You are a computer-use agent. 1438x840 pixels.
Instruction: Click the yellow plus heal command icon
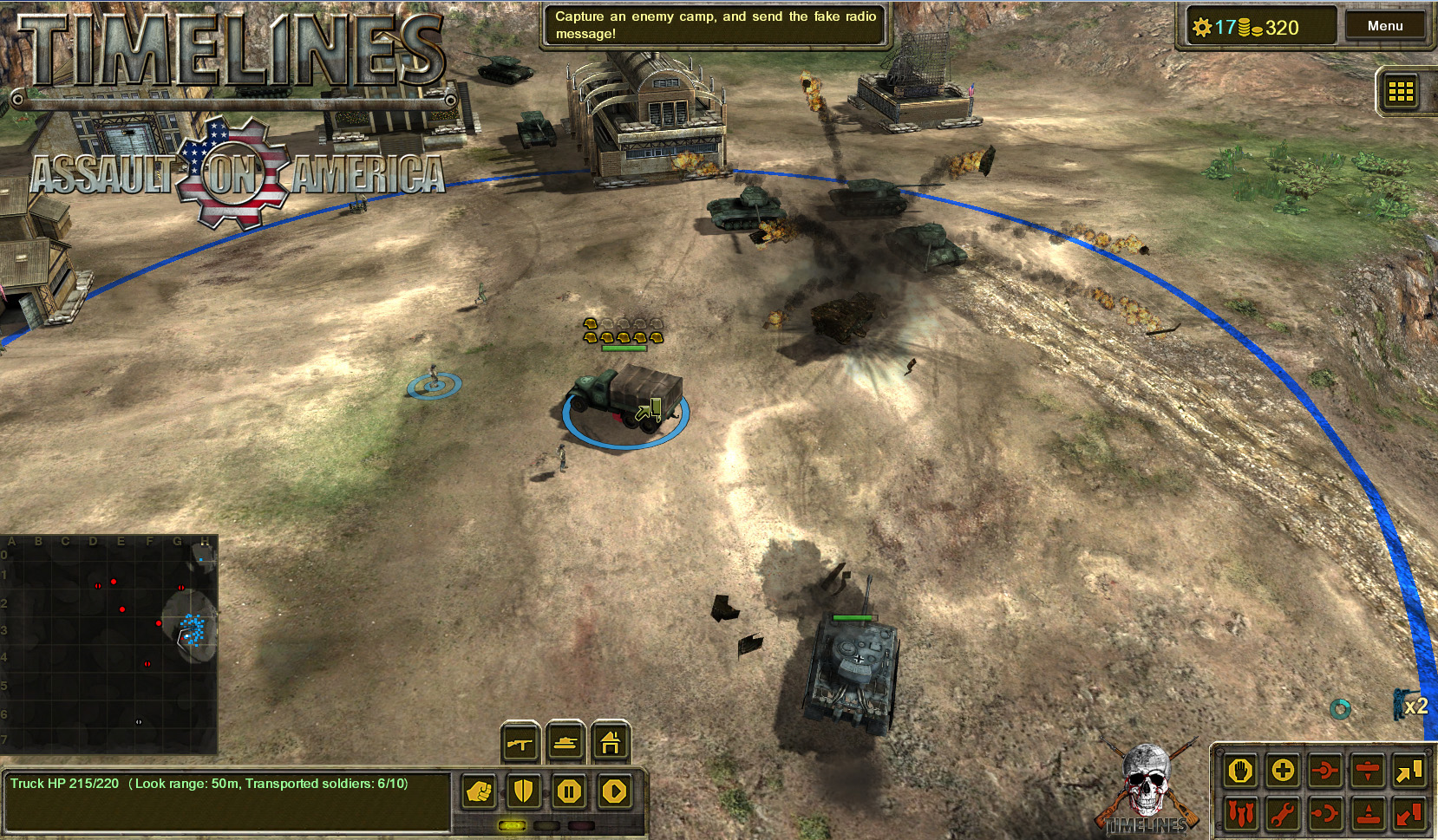(x=1283, y=772)
